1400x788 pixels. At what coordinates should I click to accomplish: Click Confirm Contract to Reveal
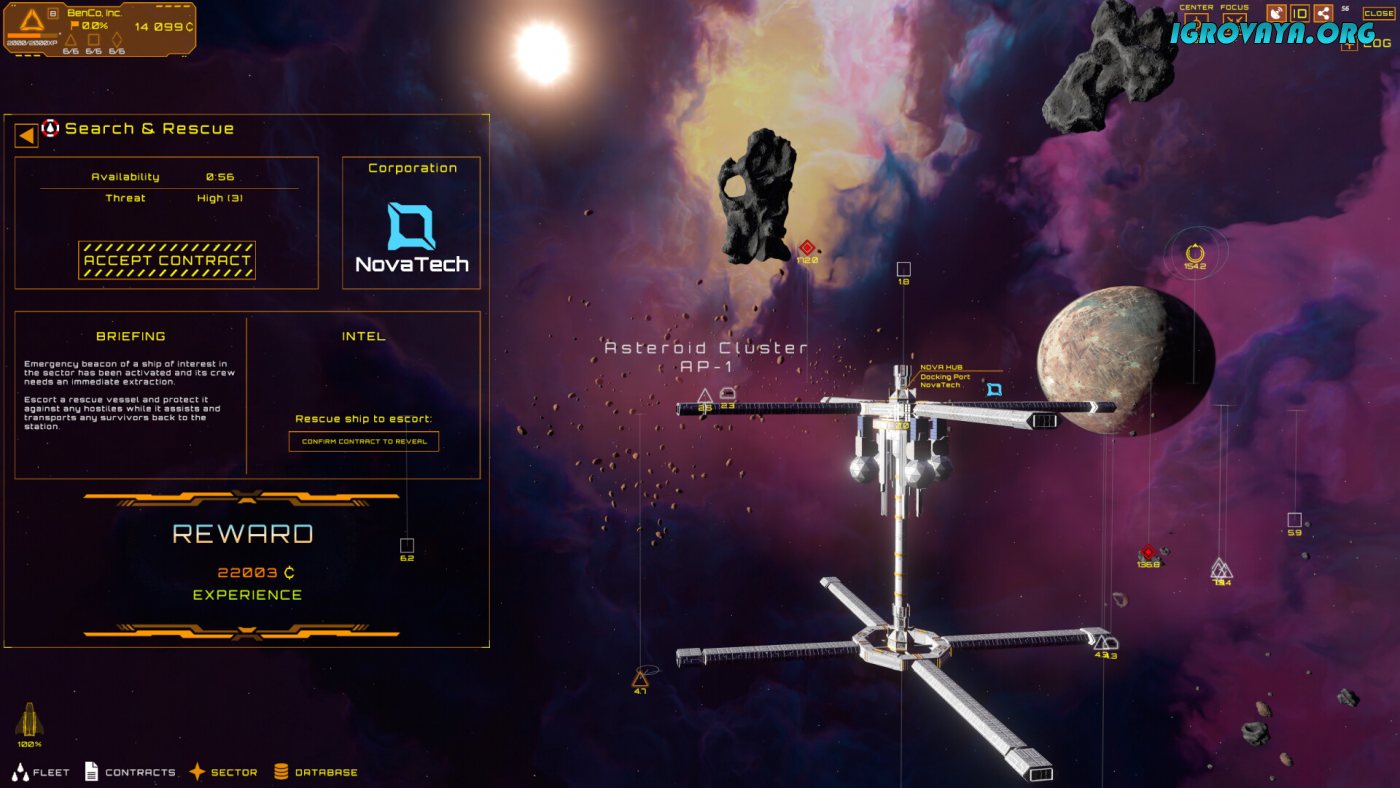pos(364,441)
